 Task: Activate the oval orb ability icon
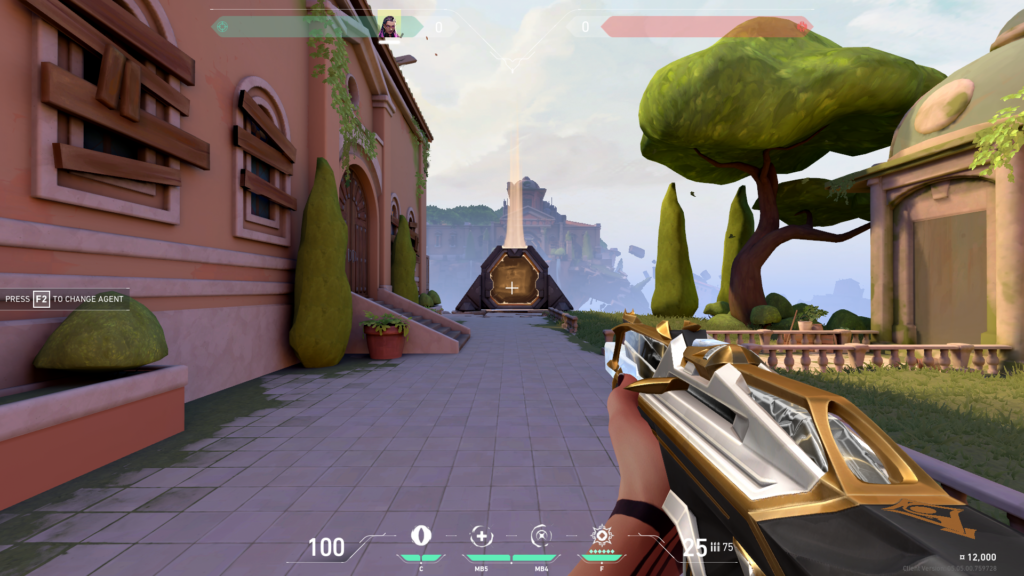[422, 535]
